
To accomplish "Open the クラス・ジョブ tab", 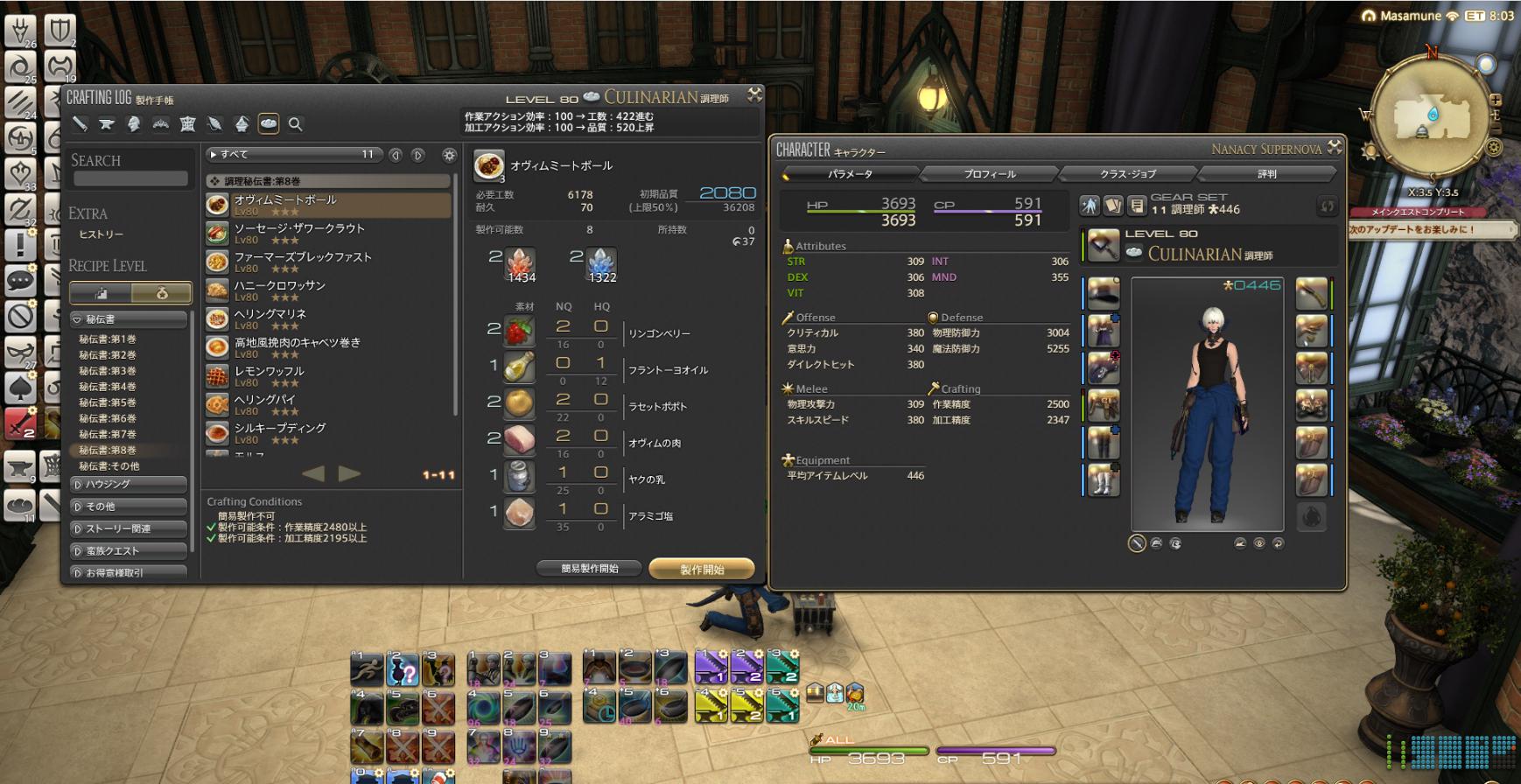I will coord(1127,174).
